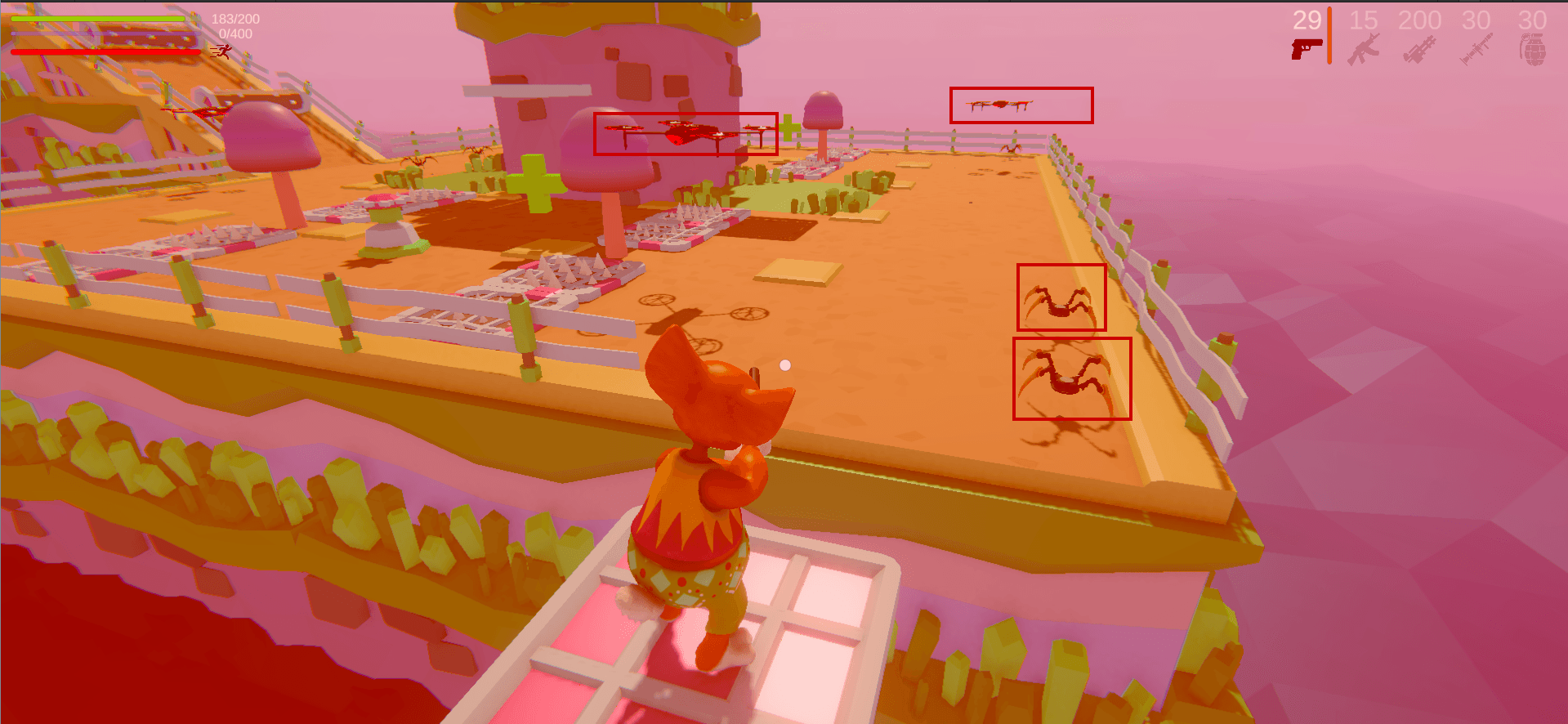This screenshot has height=724, width=1568.
Task: Select the pistol weapon icon
Action: pos(1307,47)
